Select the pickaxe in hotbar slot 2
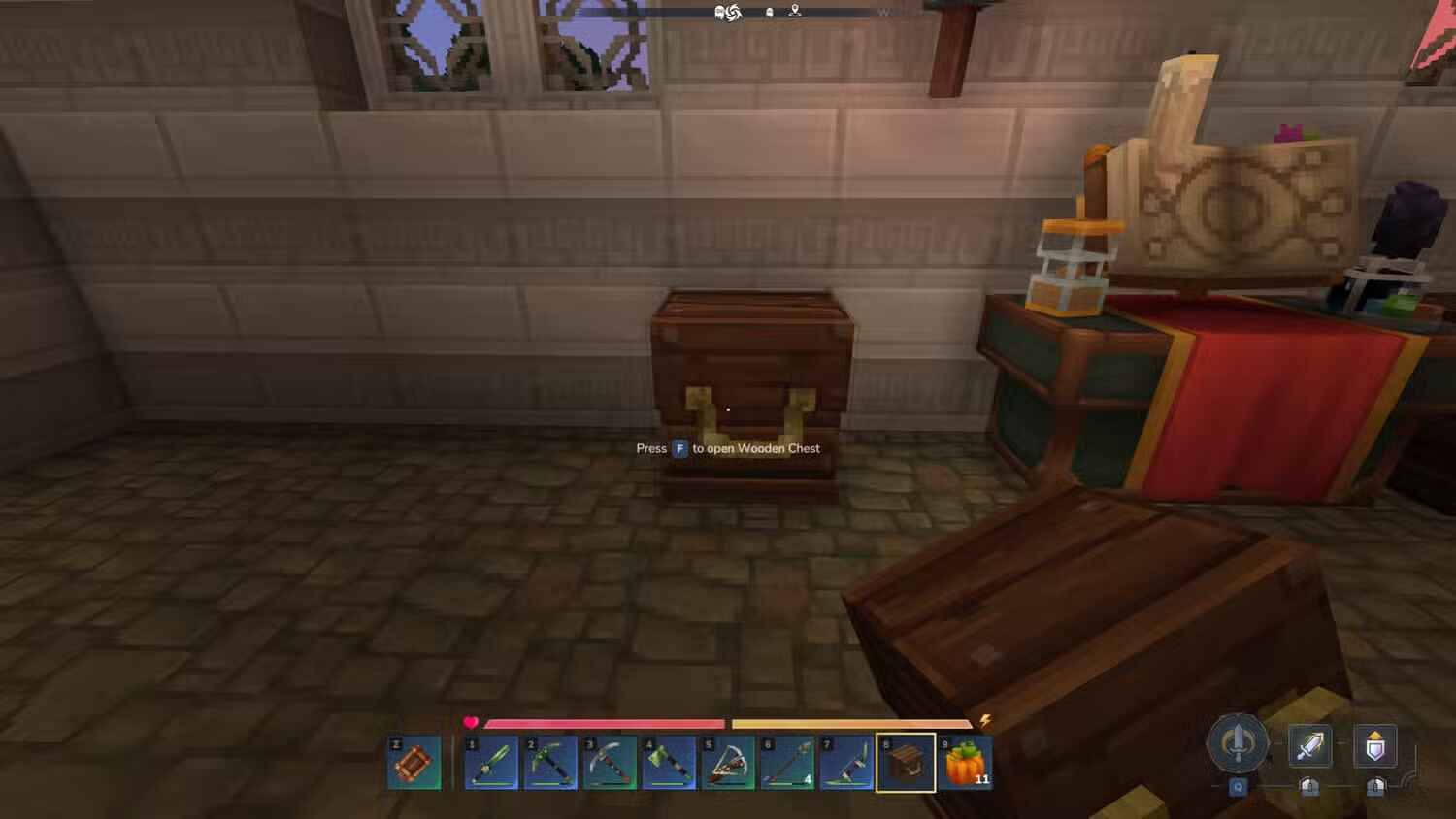 tap(550, 765)
